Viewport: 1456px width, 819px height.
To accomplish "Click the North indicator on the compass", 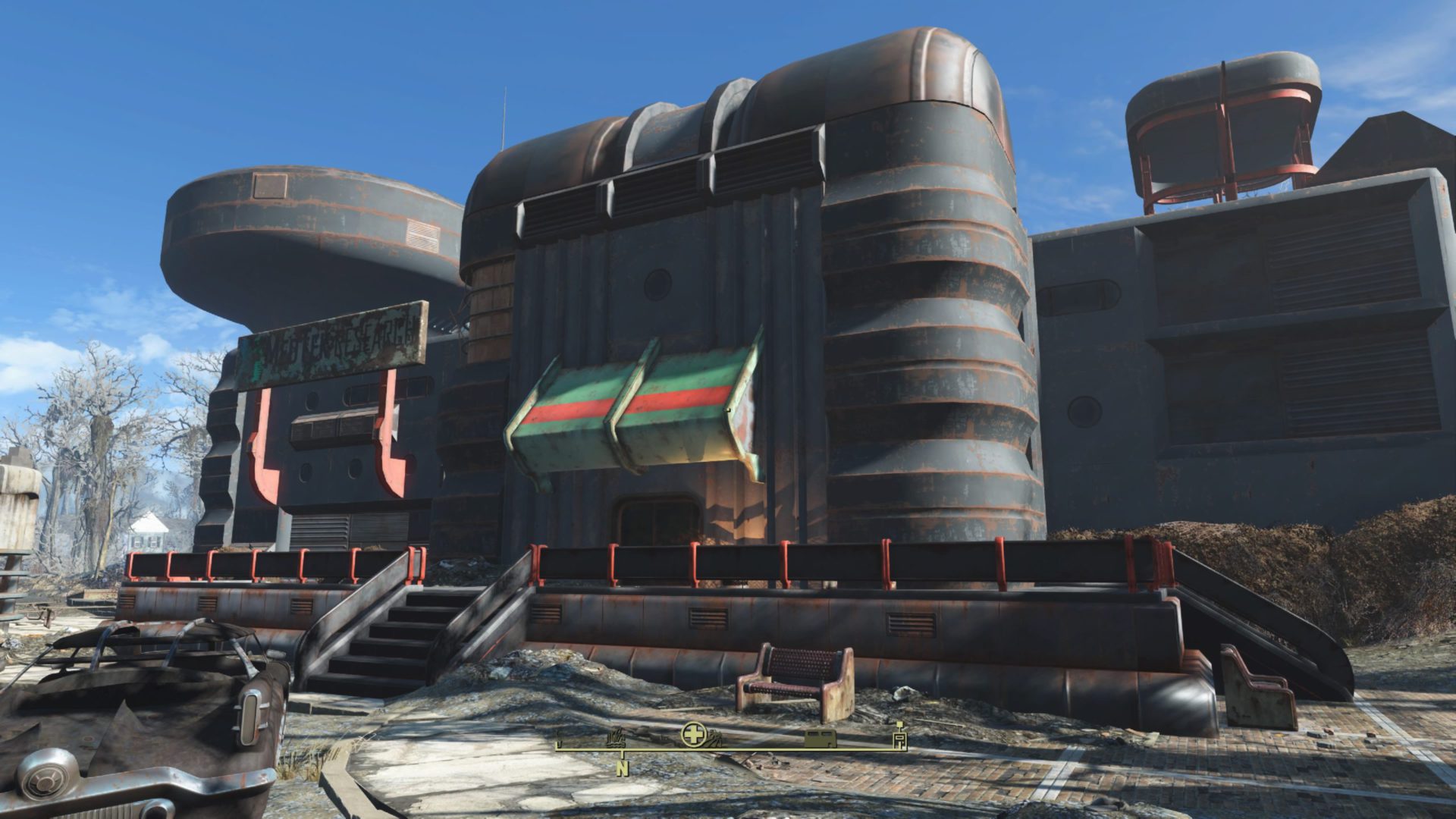I will pos(623,768).
